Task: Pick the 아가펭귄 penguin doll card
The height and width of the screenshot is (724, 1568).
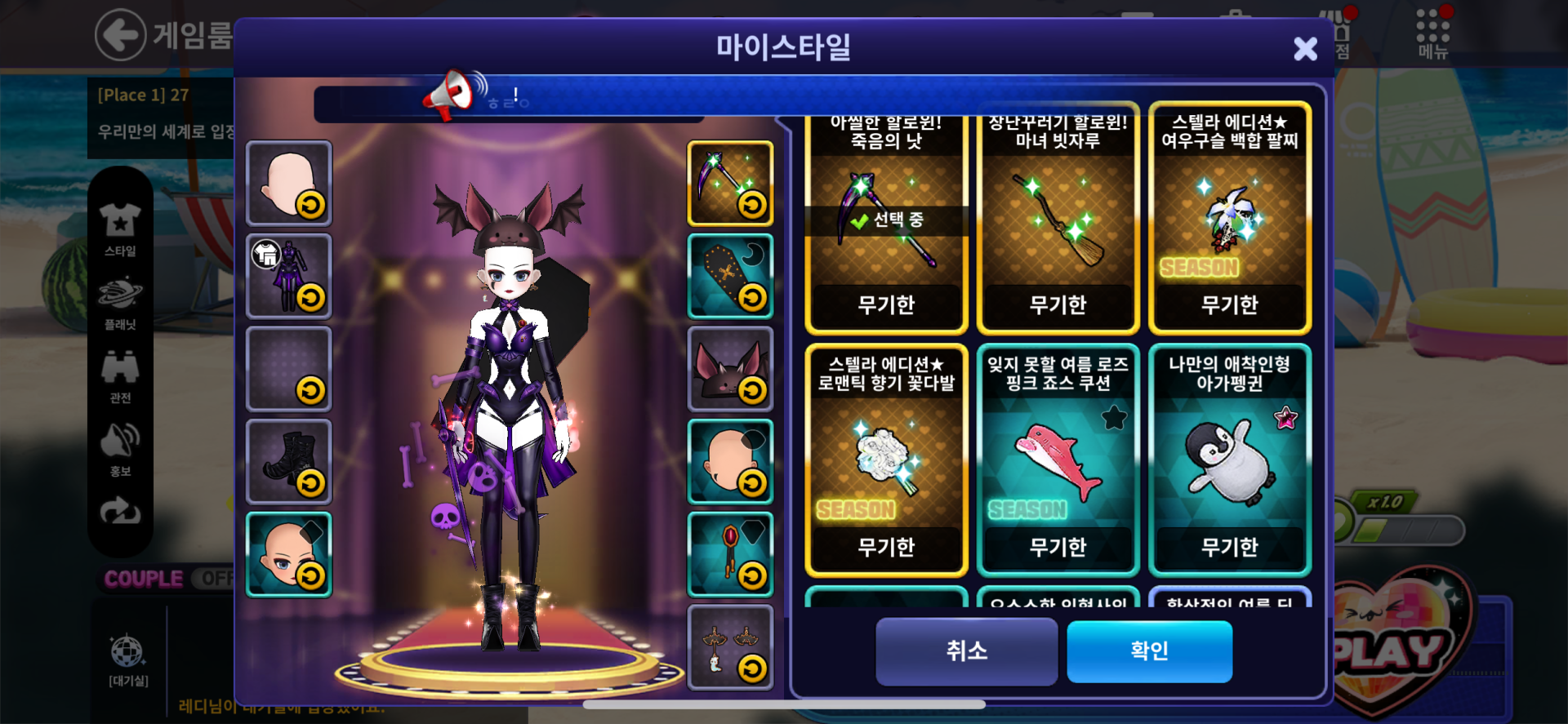Action: coord(1229,461)
